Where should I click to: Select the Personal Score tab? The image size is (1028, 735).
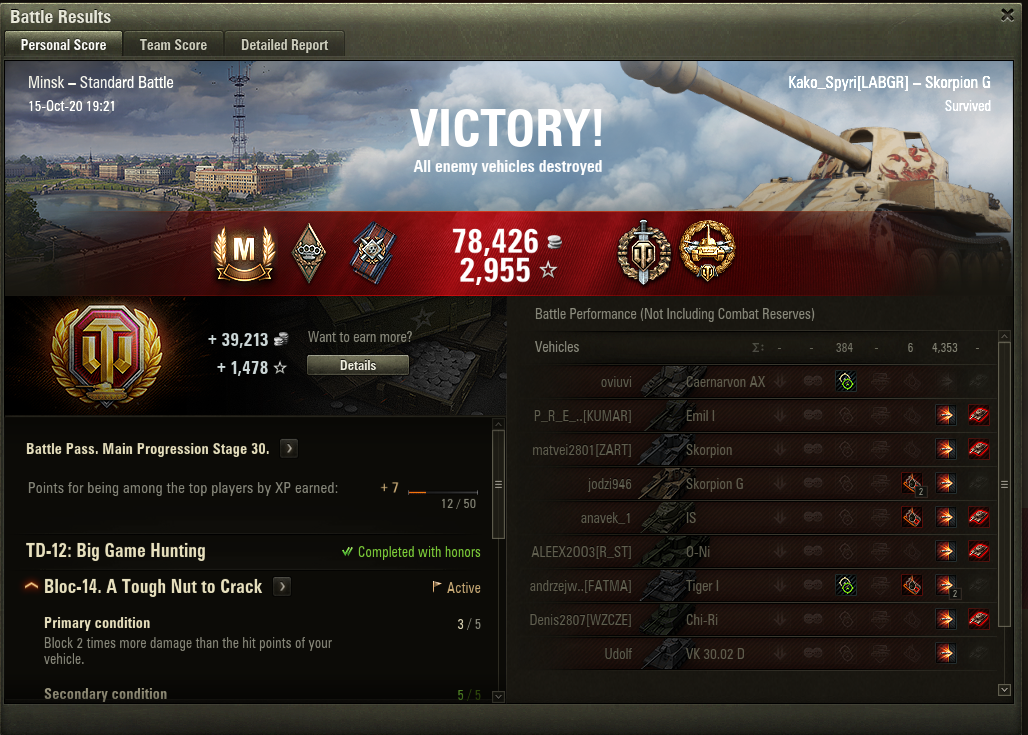pos(63,45)
